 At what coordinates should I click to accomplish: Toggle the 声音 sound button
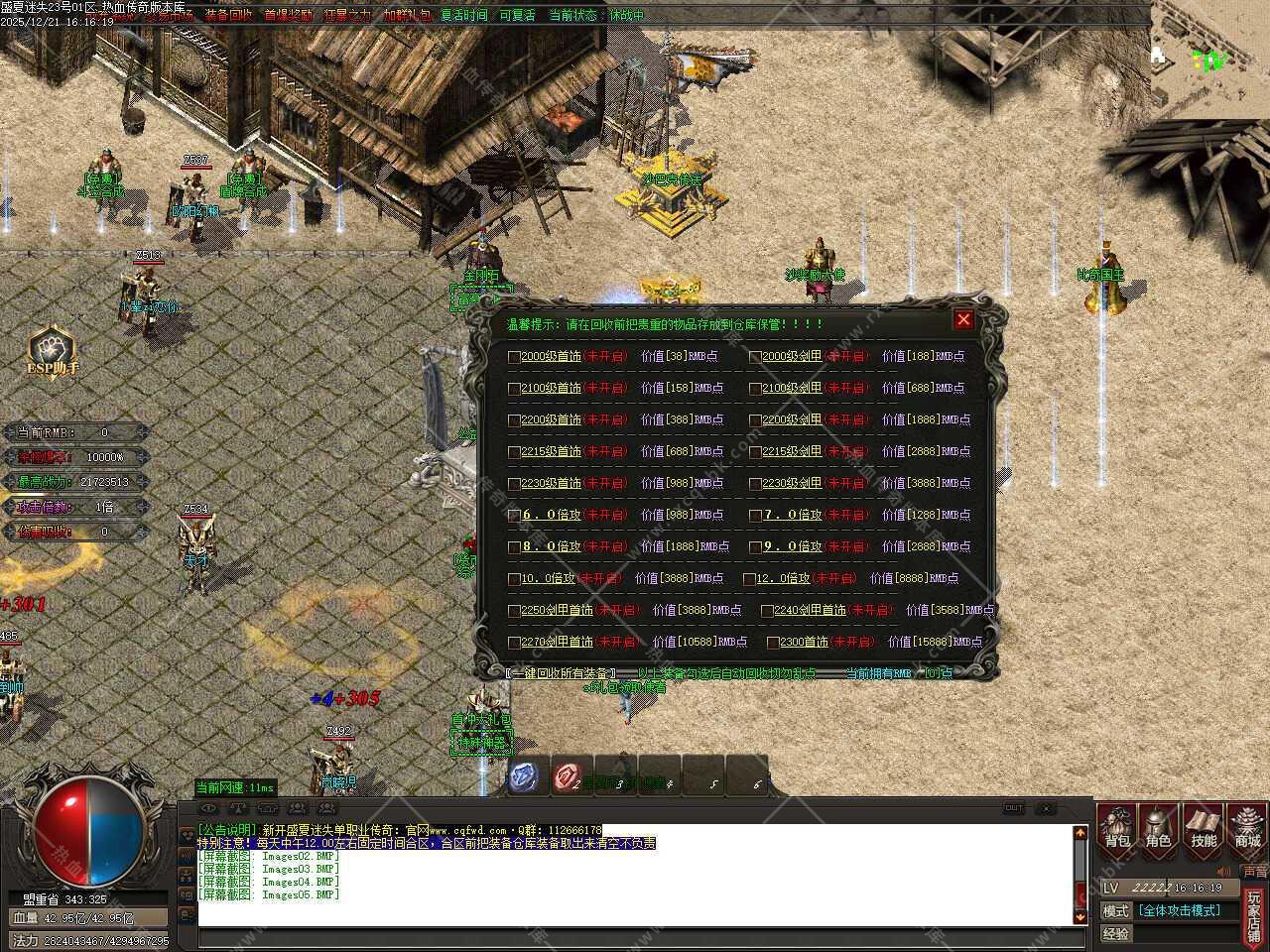[1254, 872]
